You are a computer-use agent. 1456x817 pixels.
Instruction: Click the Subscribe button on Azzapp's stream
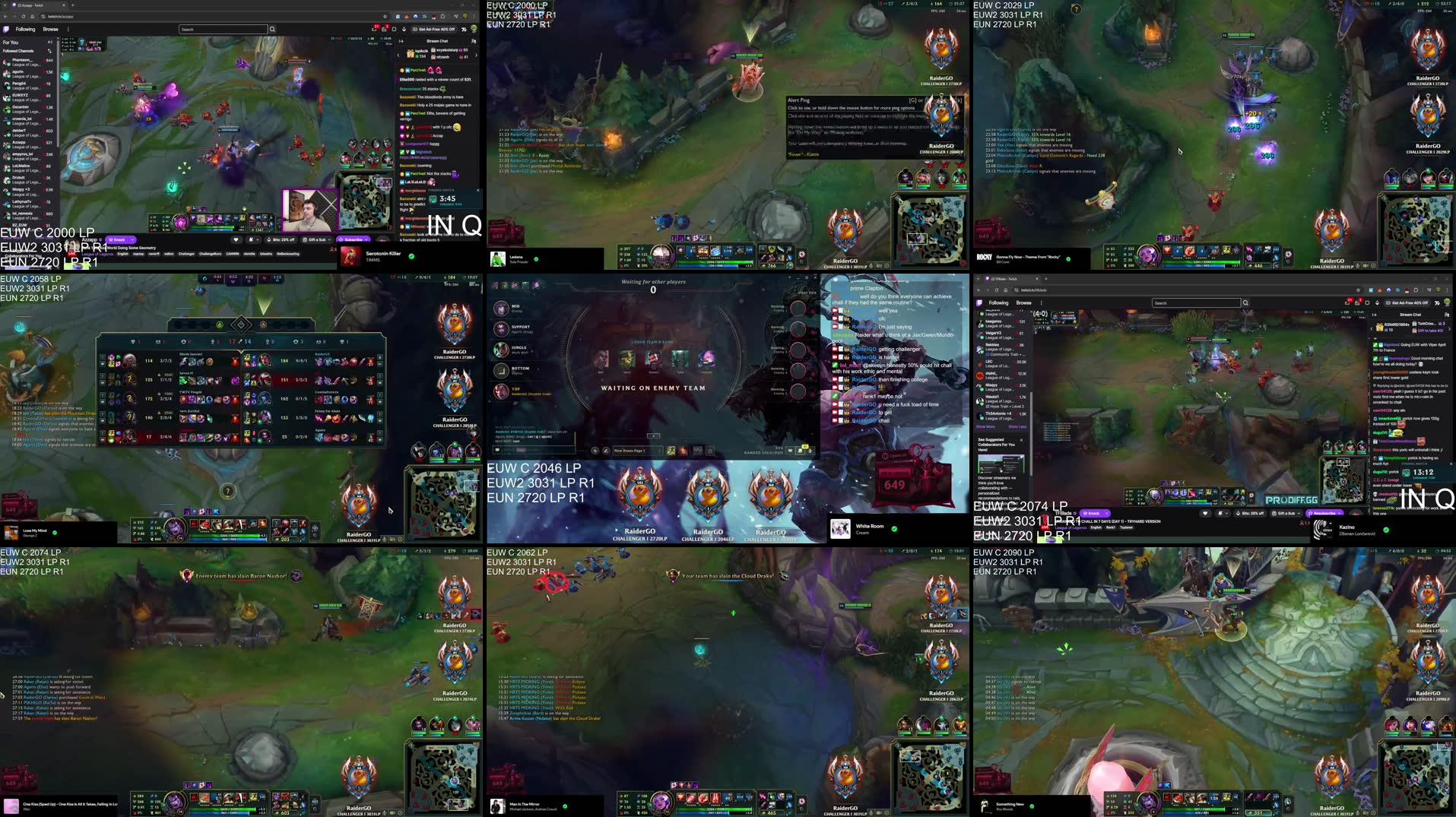(352, 239)
